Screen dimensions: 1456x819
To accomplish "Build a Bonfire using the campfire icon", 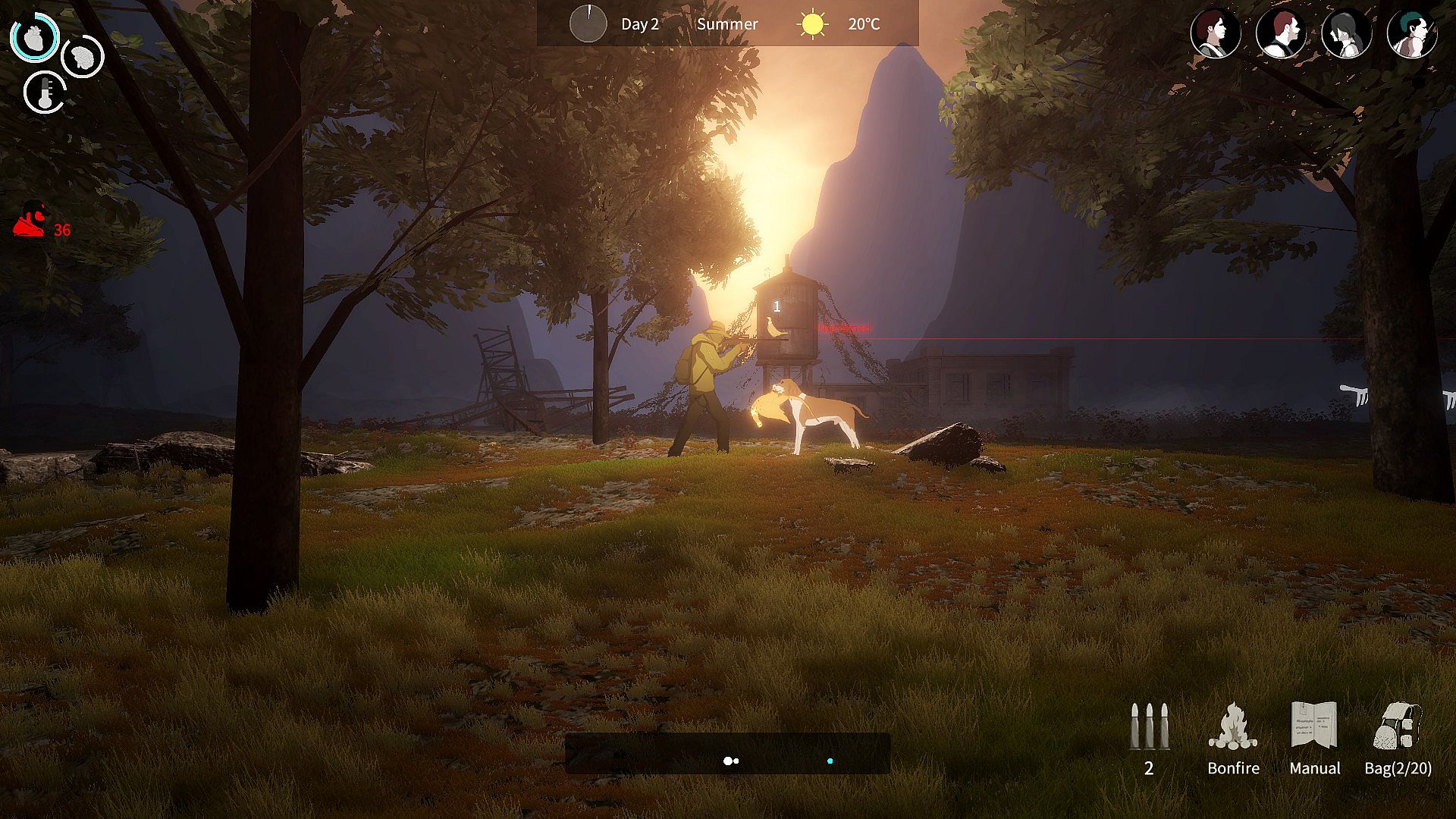I will [1233, 726].
